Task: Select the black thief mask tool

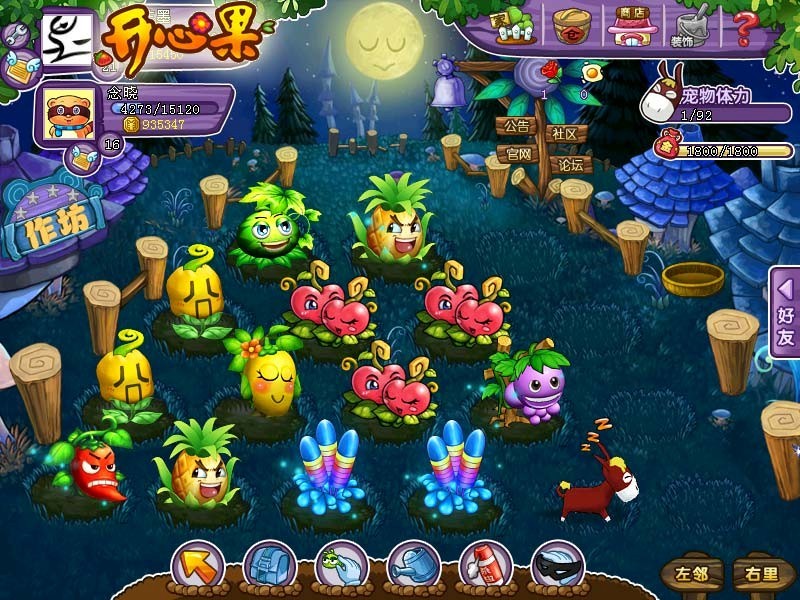Action: [x=557, y=566]
